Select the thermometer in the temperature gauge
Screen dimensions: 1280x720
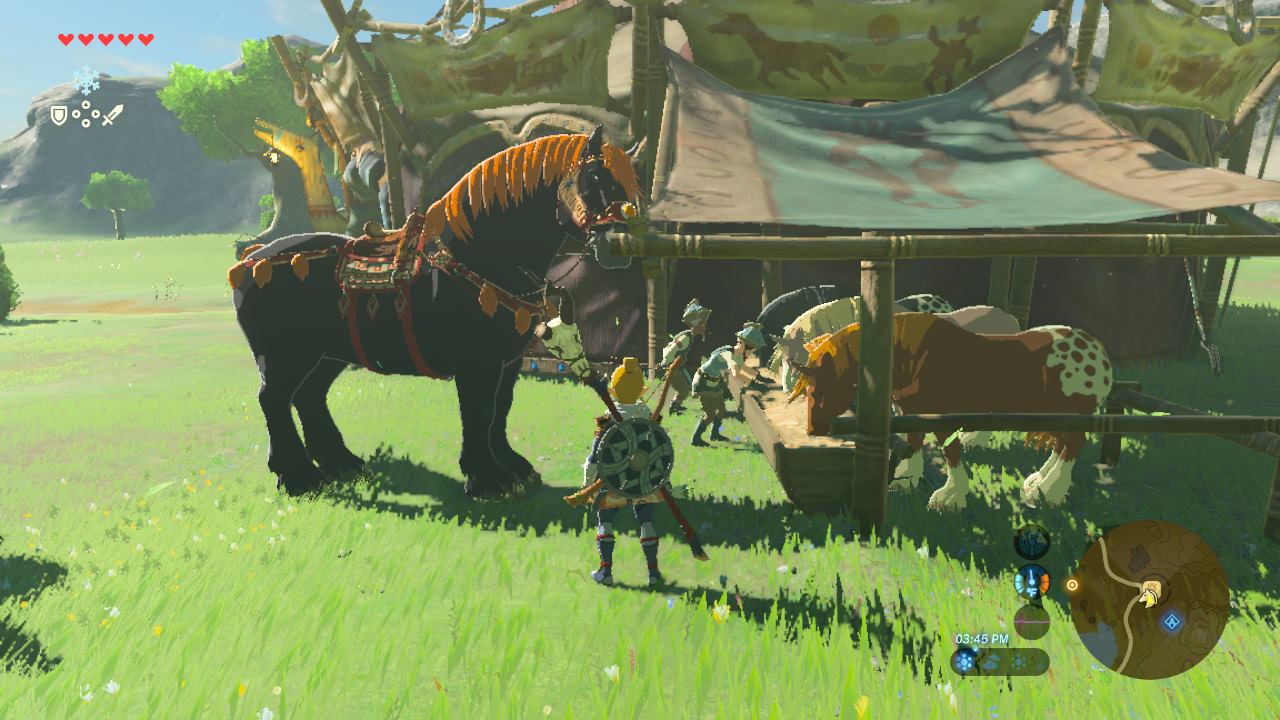pos(1031,581)
